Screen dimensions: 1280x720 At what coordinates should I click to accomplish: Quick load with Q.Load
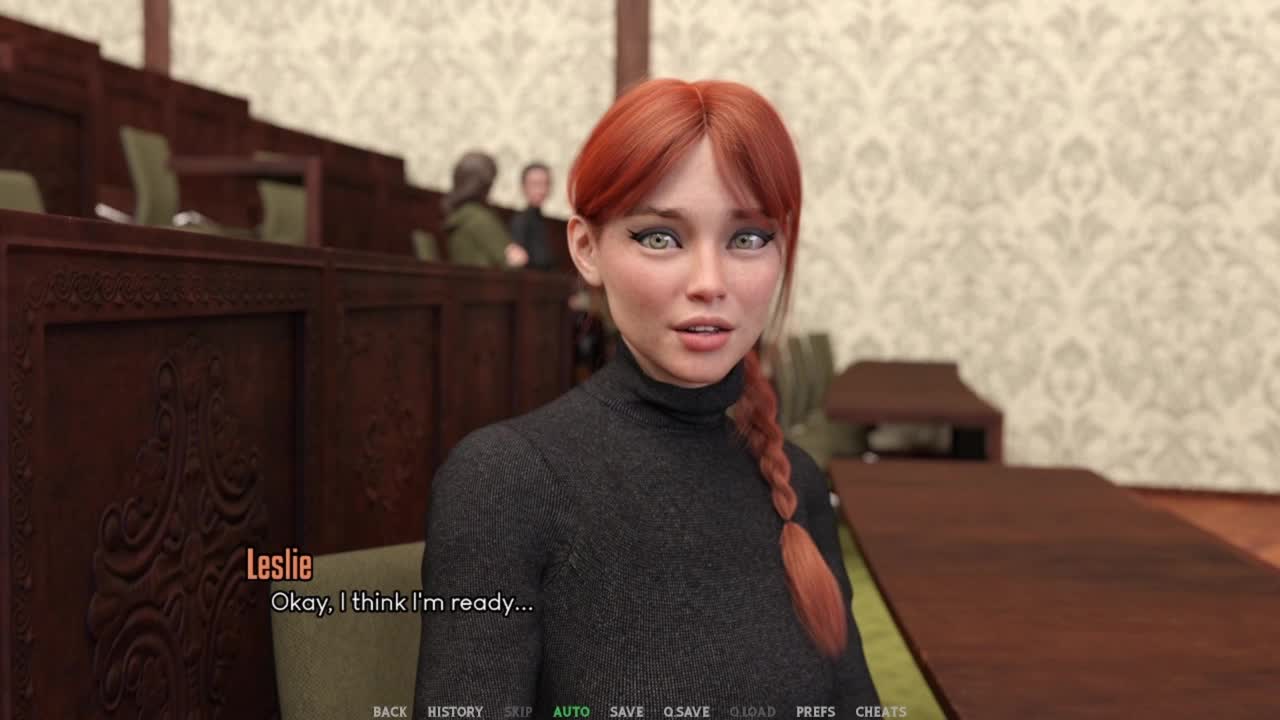pyautogui.click(x=752, y=712)
